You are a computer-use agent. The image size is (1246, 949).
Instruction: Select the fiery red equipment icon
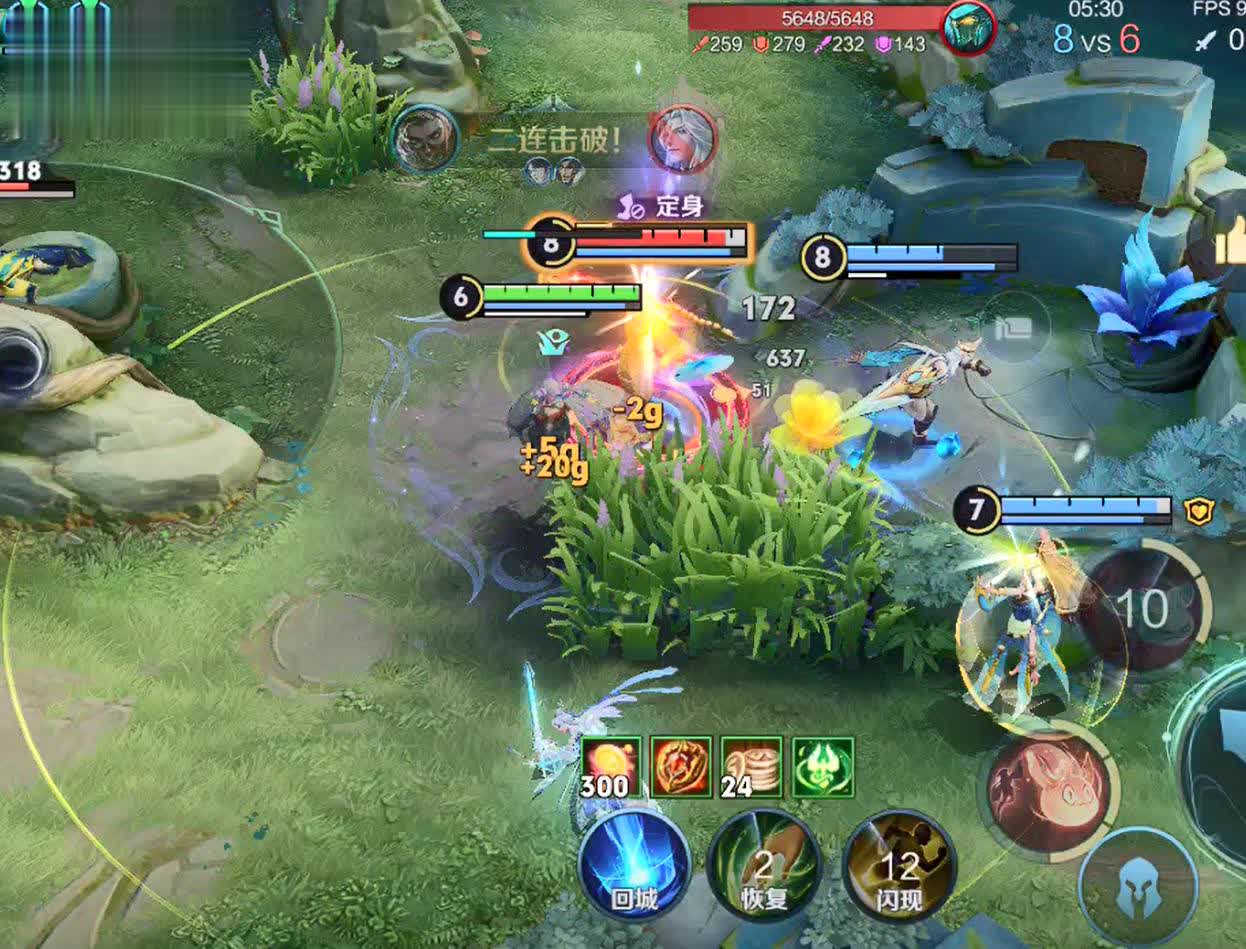click(x=681, y=767)
